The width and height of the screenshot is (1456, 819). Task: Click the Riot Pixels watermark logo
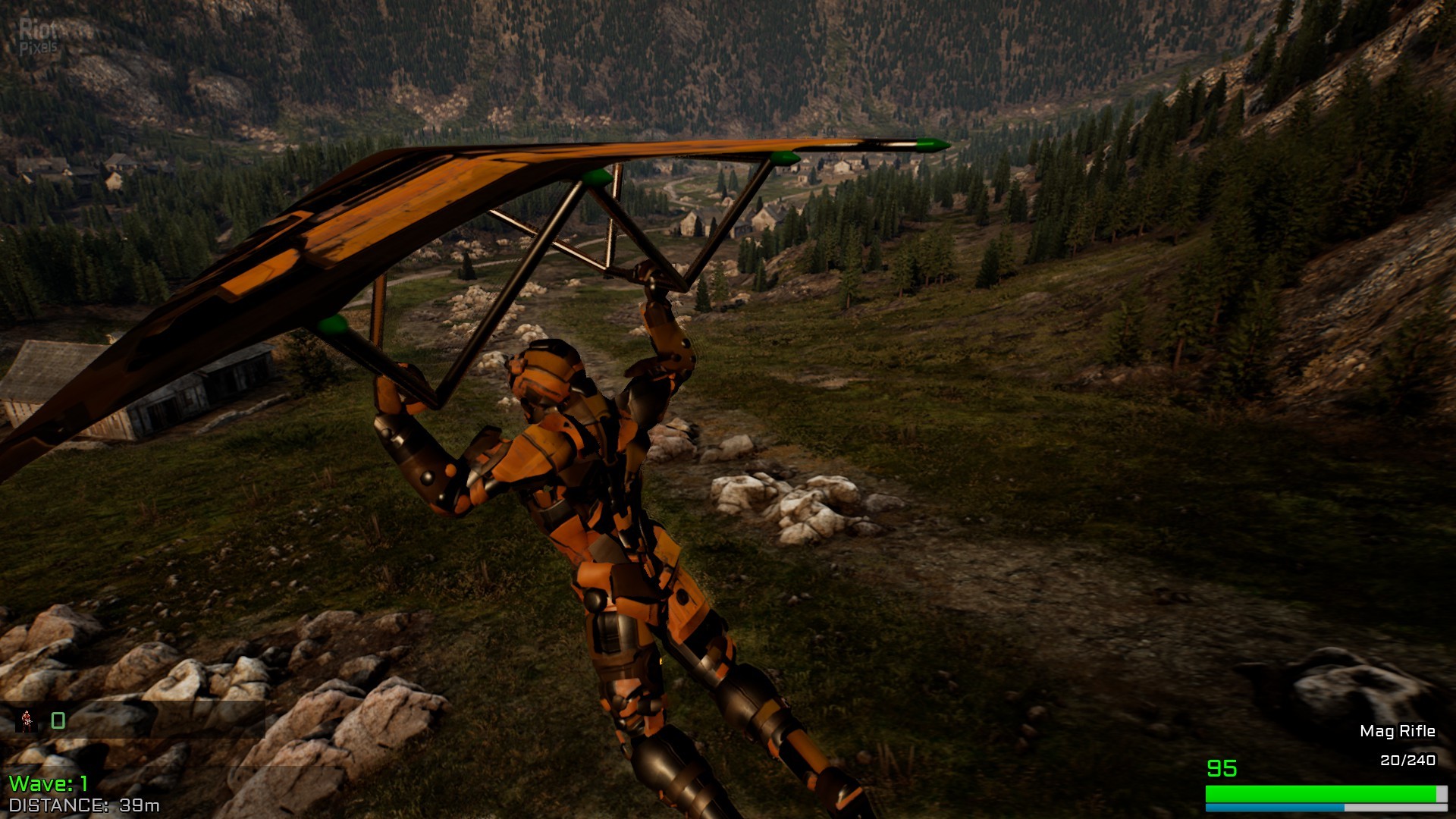(x=39, y=36)
